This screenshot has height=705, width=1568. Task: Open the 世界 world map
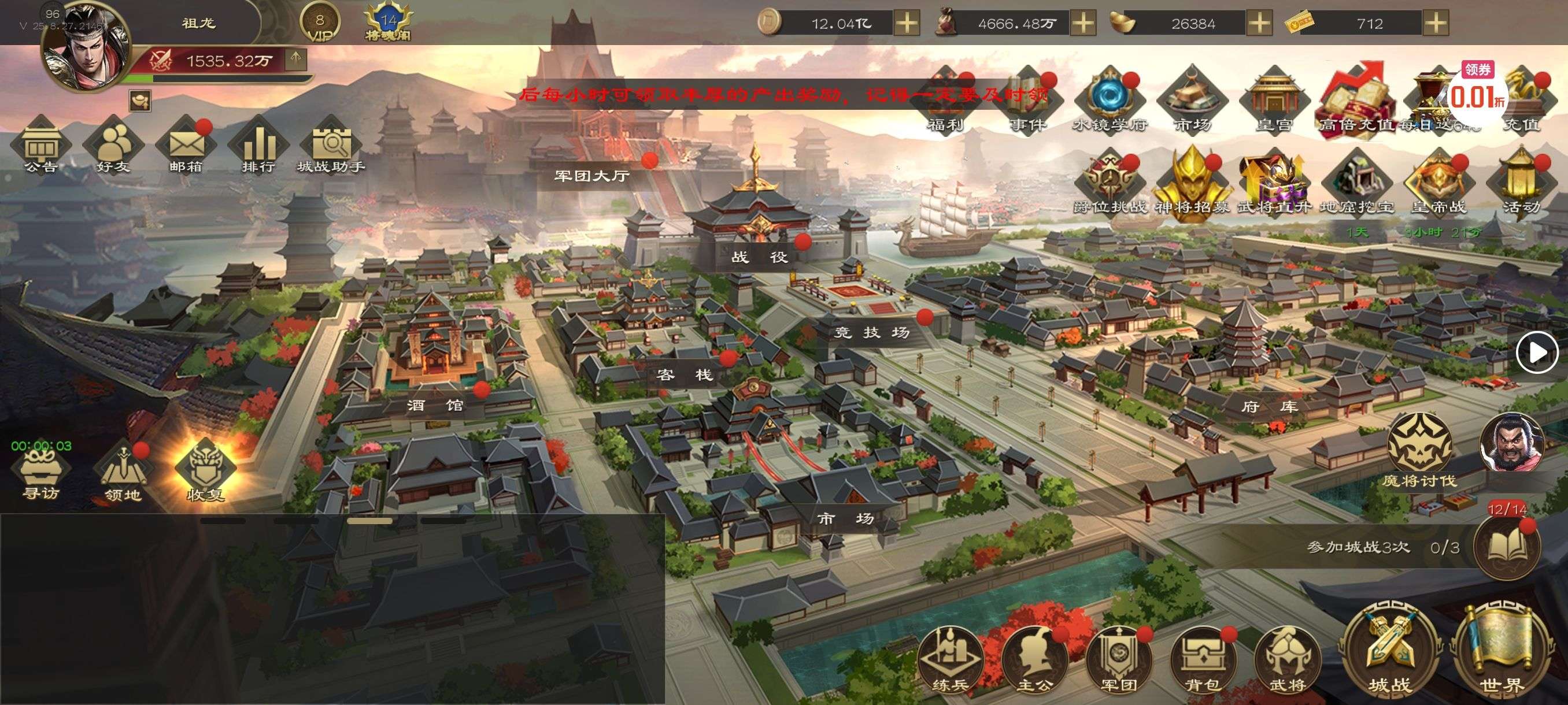coord(1502,651)
